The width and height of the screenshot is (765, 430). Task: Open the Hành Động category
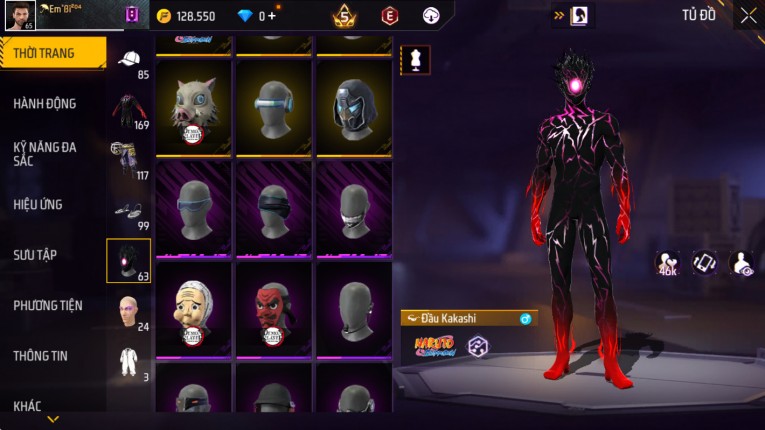pyautogui.click(x=45, y=104)
